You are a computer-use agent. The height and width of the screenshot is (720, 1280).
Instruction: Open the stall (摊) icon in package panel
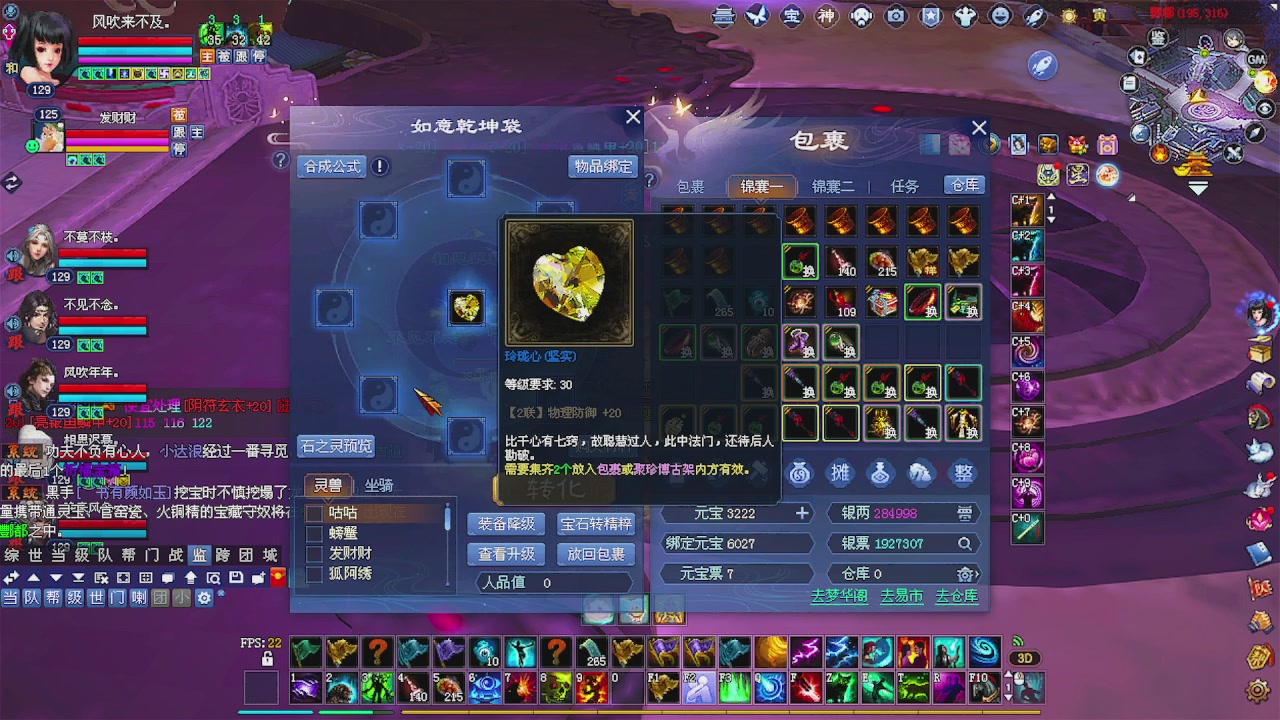(x=840, y=473)
